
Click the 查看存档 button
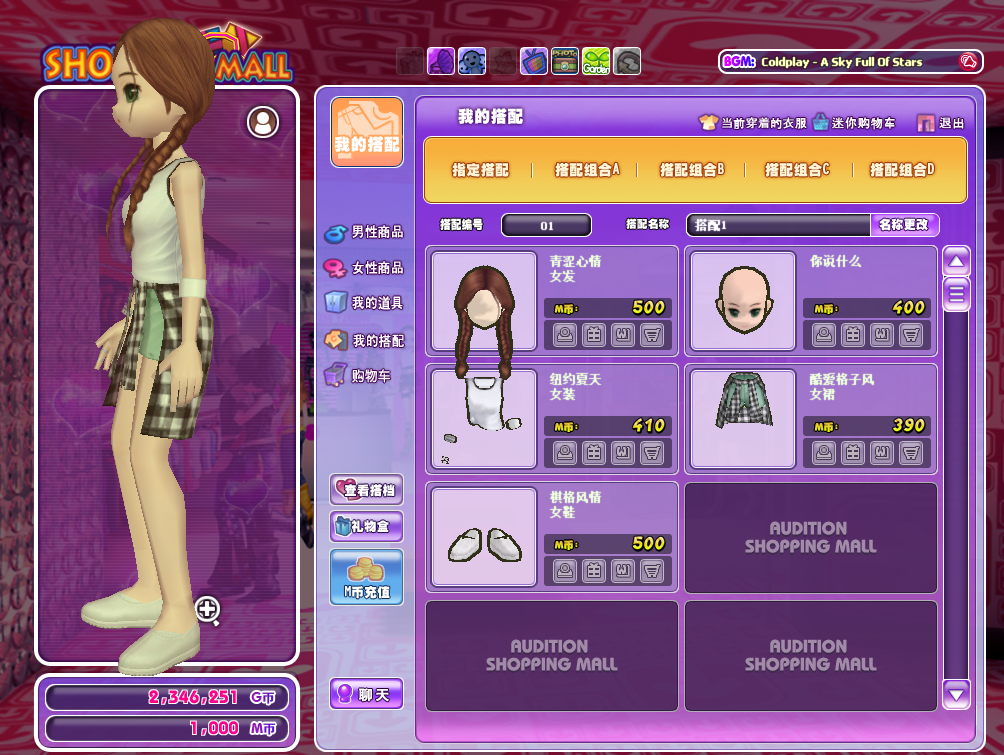click(366, 489)
